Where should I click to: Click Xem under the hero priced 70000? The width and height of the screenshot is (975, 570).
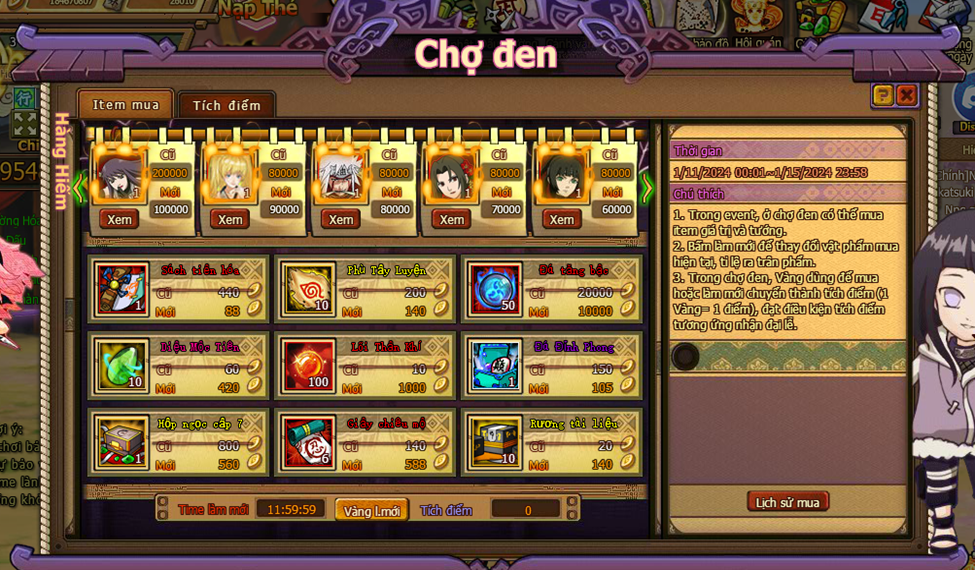452,219
